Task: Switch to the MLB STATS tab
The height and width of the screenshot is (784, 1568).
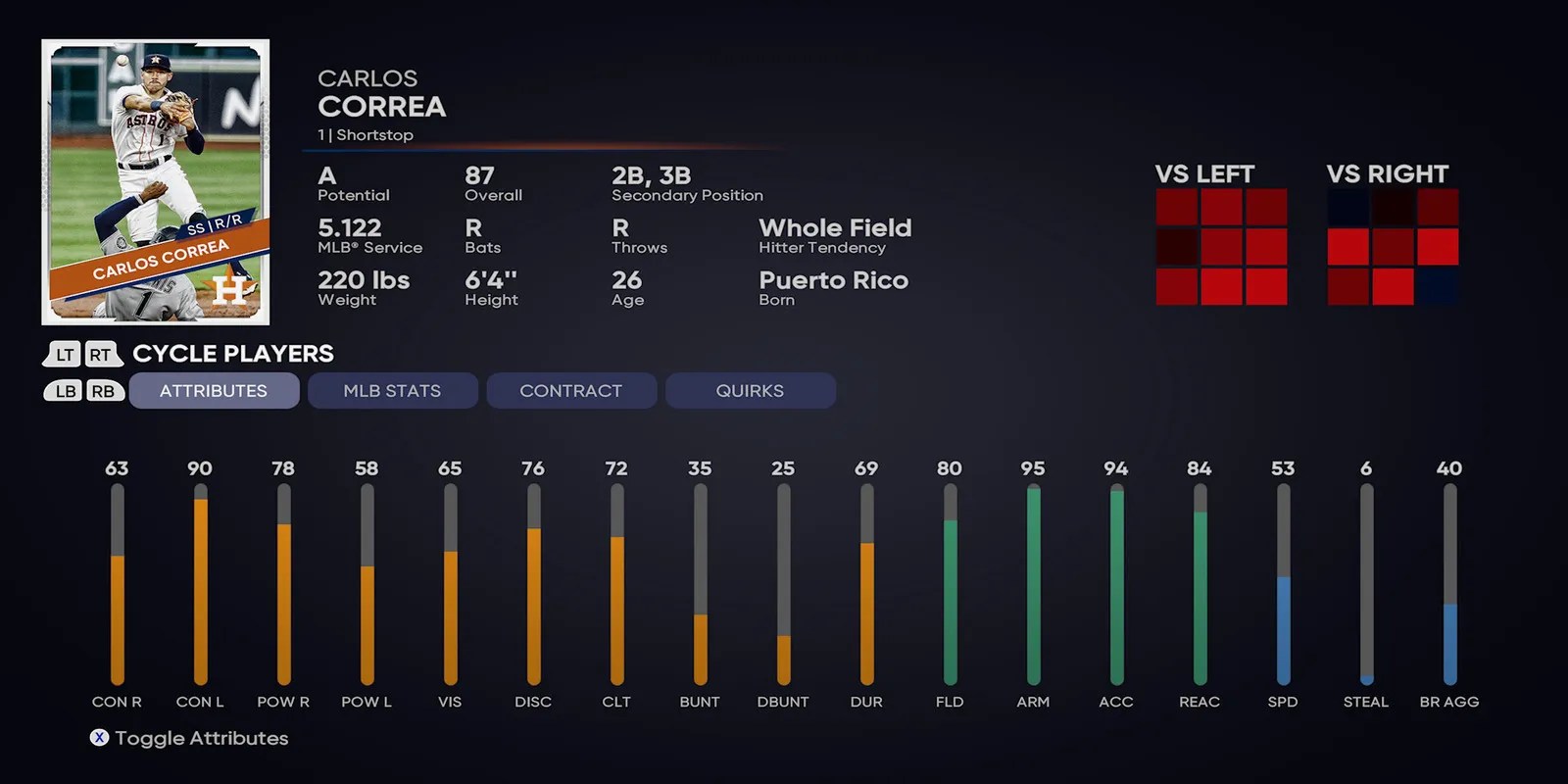Action: 392,390
